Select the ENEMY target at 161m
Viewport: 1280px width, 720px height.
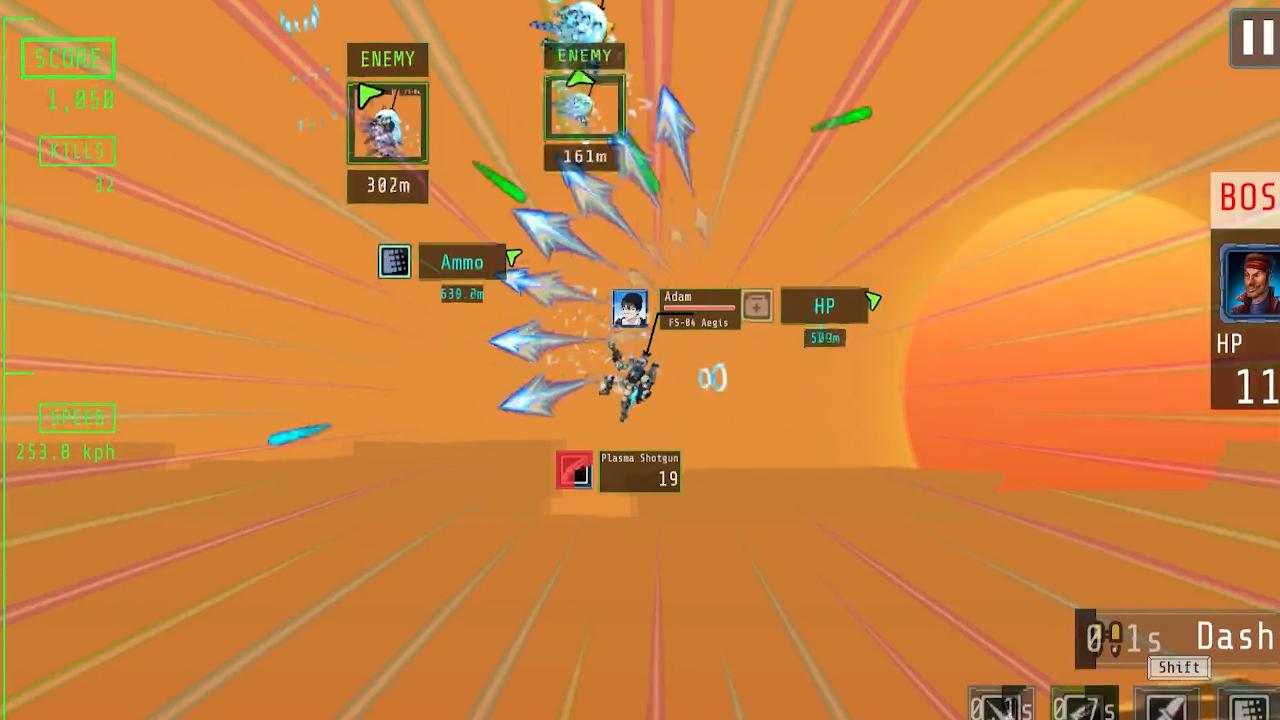pos(584,105)
